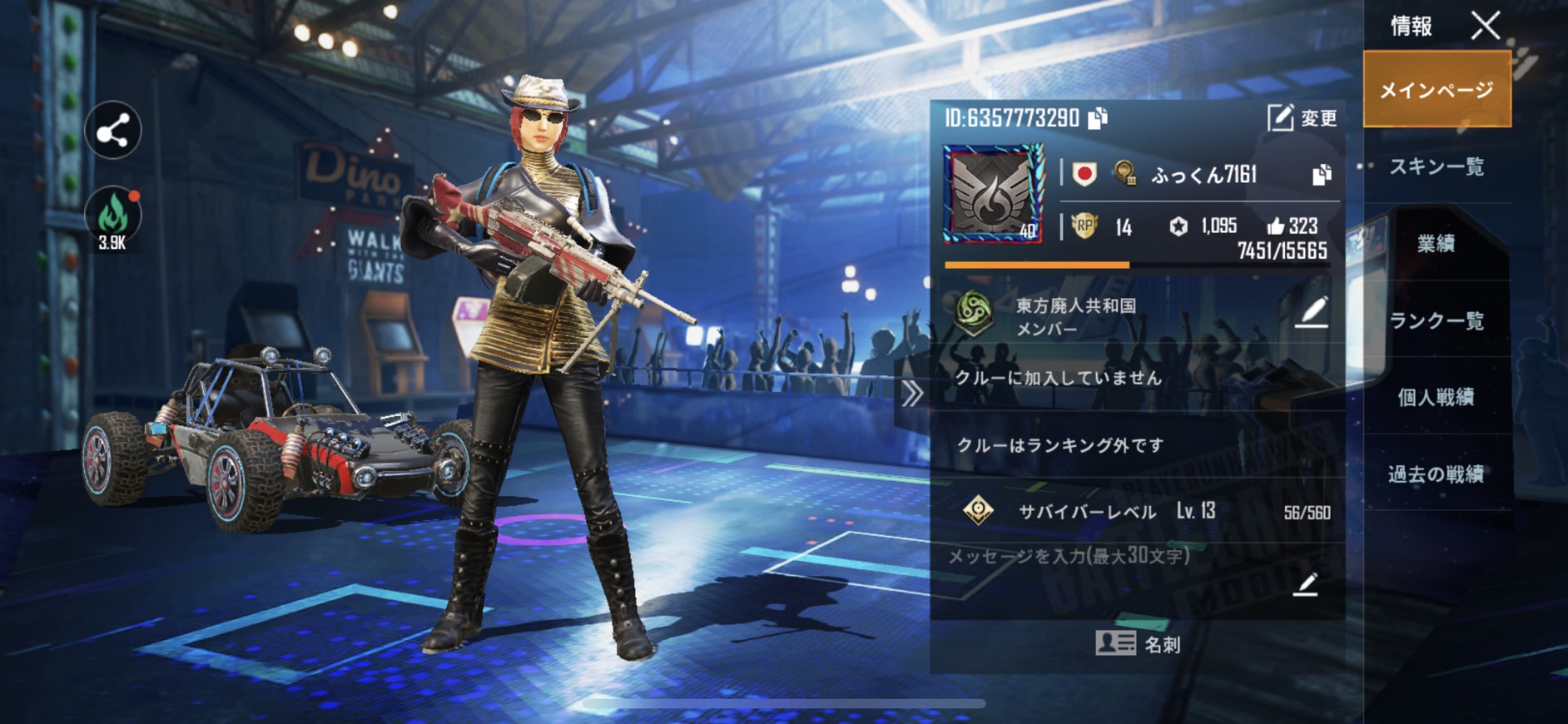Close the 情報 profile screen
The height and width of the screenshot is (724, 1568).
(x=1485, y=26)
